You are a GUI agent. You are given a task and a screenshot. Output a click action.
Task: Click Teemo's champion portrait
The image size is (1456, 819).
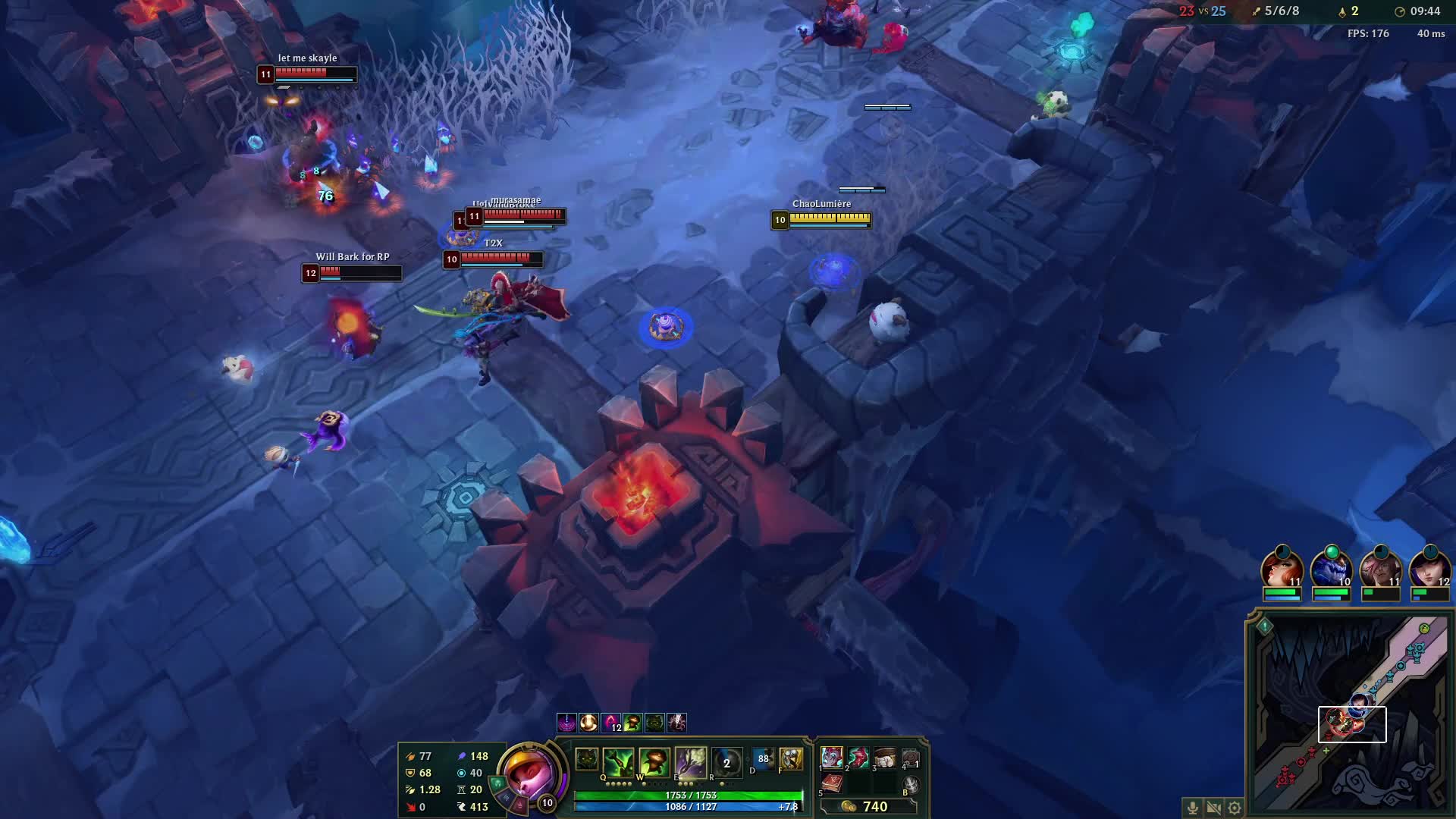529,773
